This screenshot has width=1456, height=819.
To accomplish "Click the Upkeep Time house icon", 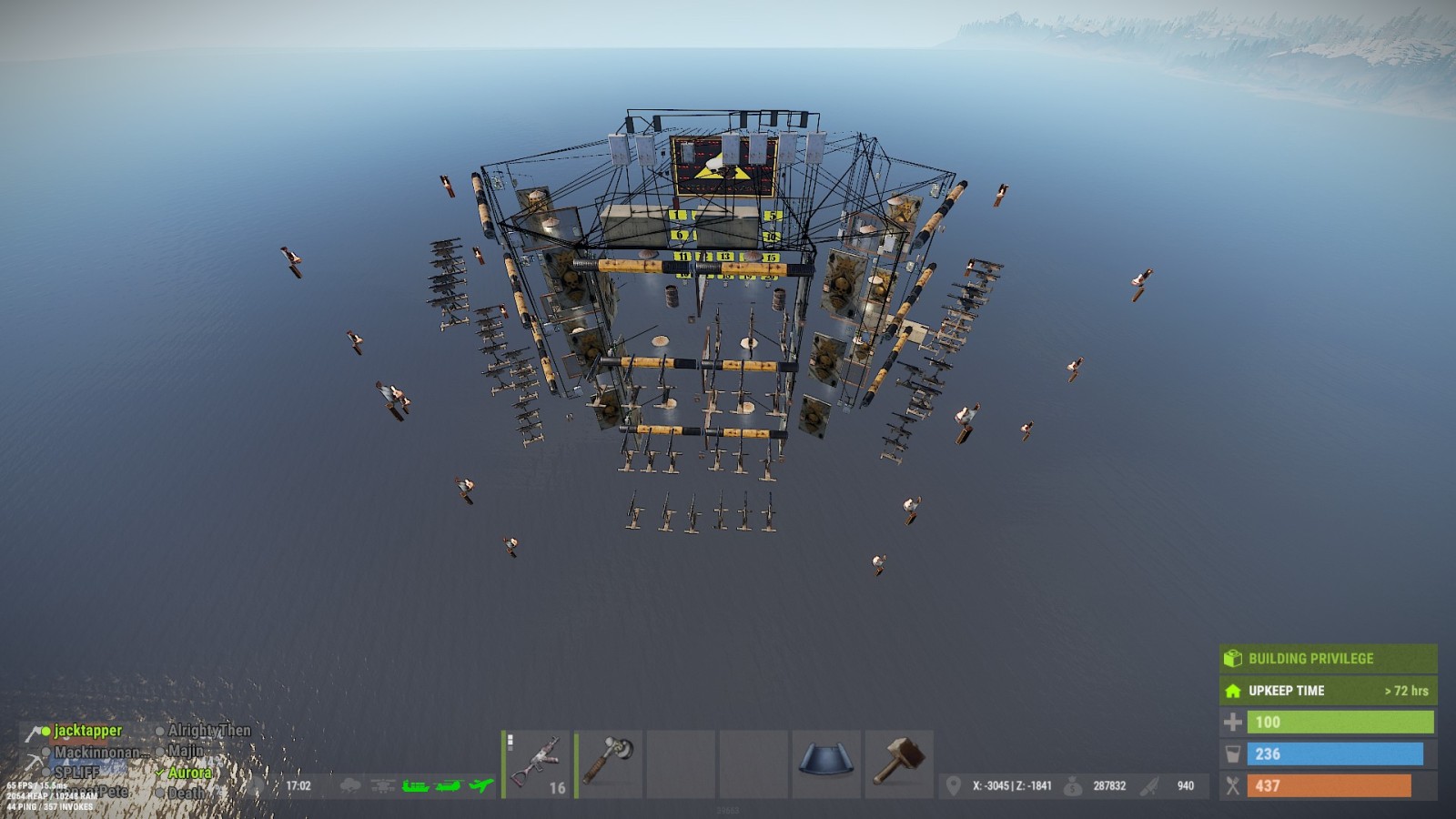I will [1233, 691].
